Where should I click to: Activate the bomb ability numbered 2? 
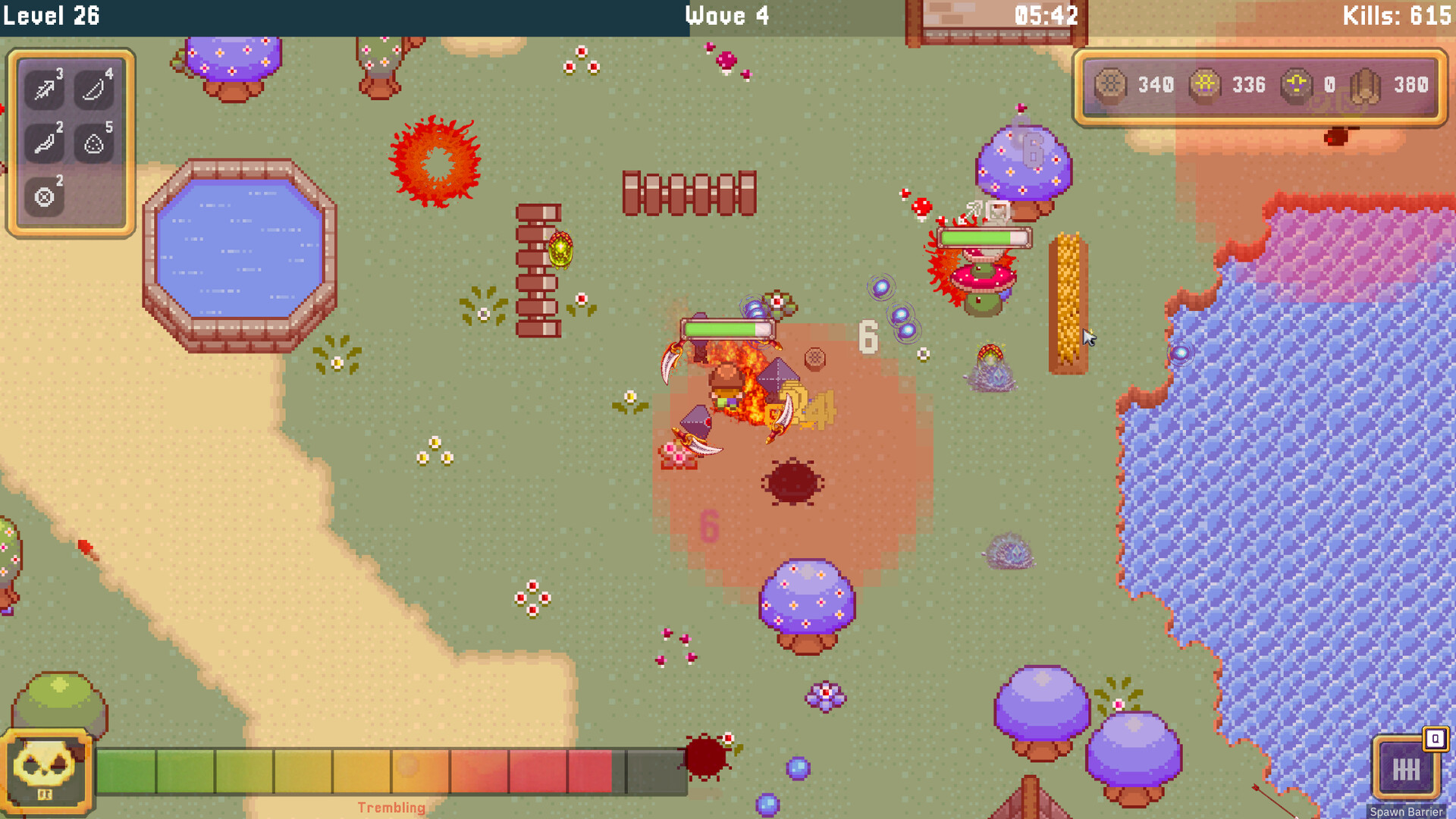pyautogui.click(x=42, y=196)
